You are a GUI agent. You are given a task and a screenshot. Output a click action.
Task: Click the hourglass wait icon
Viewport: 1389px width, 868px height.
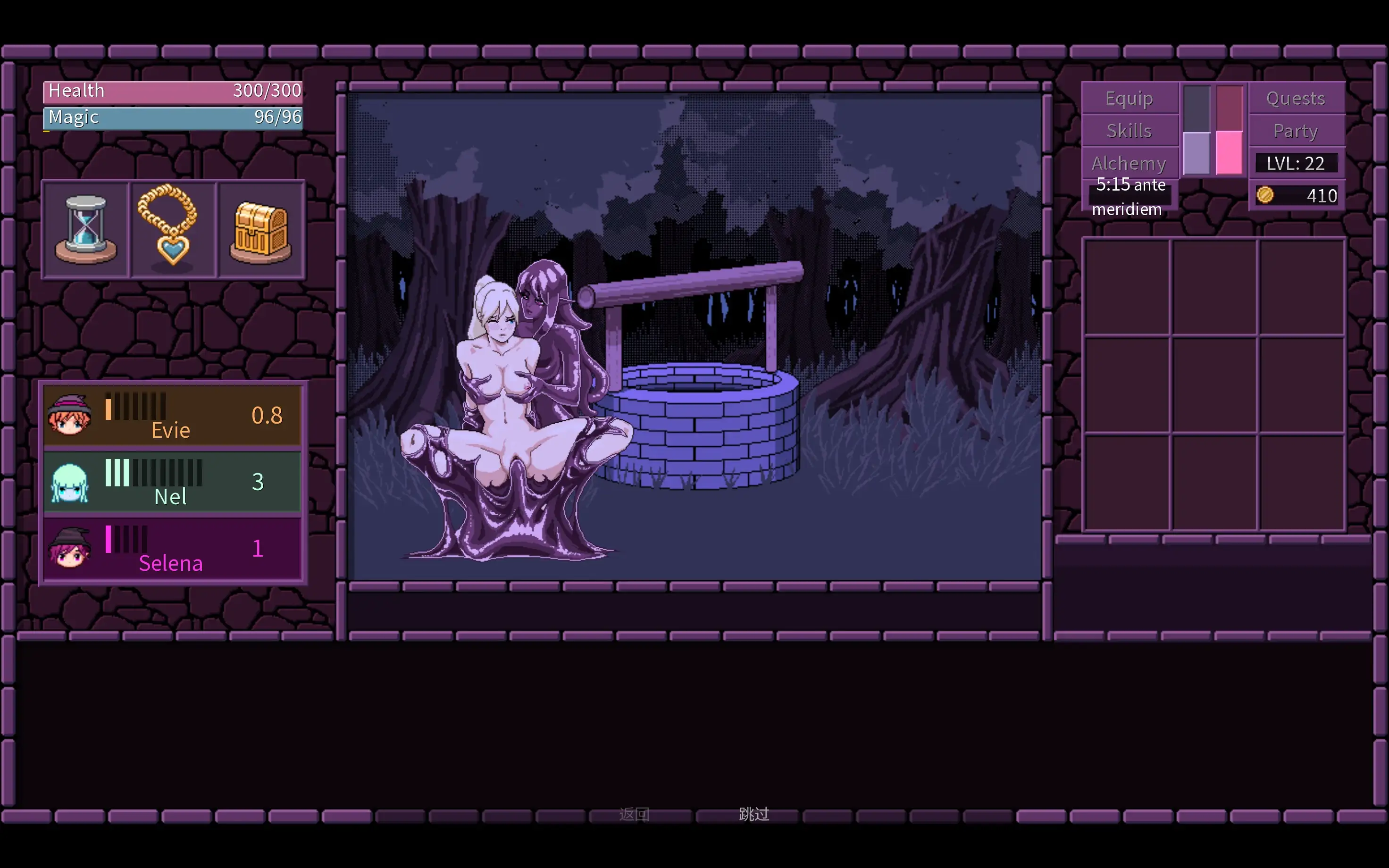(x=86, y=230)
